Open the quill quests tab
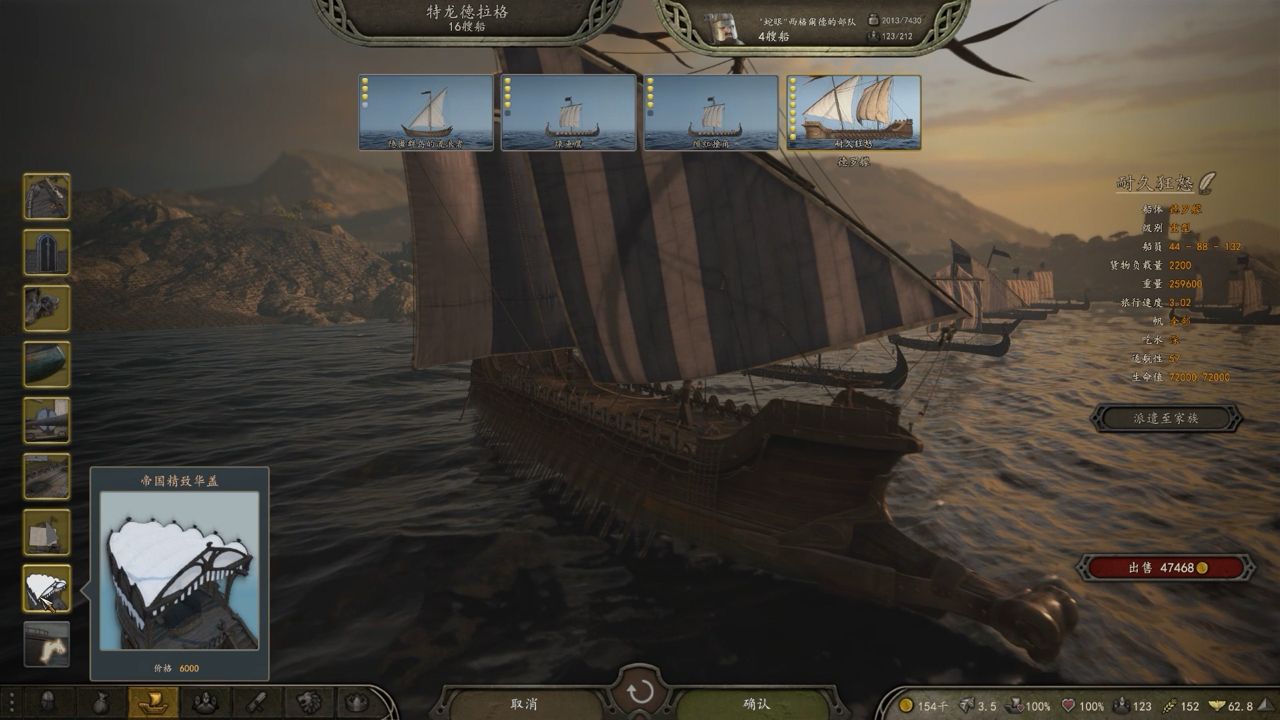The width and height of the screenshot is (1280, 720). (257, 703)
